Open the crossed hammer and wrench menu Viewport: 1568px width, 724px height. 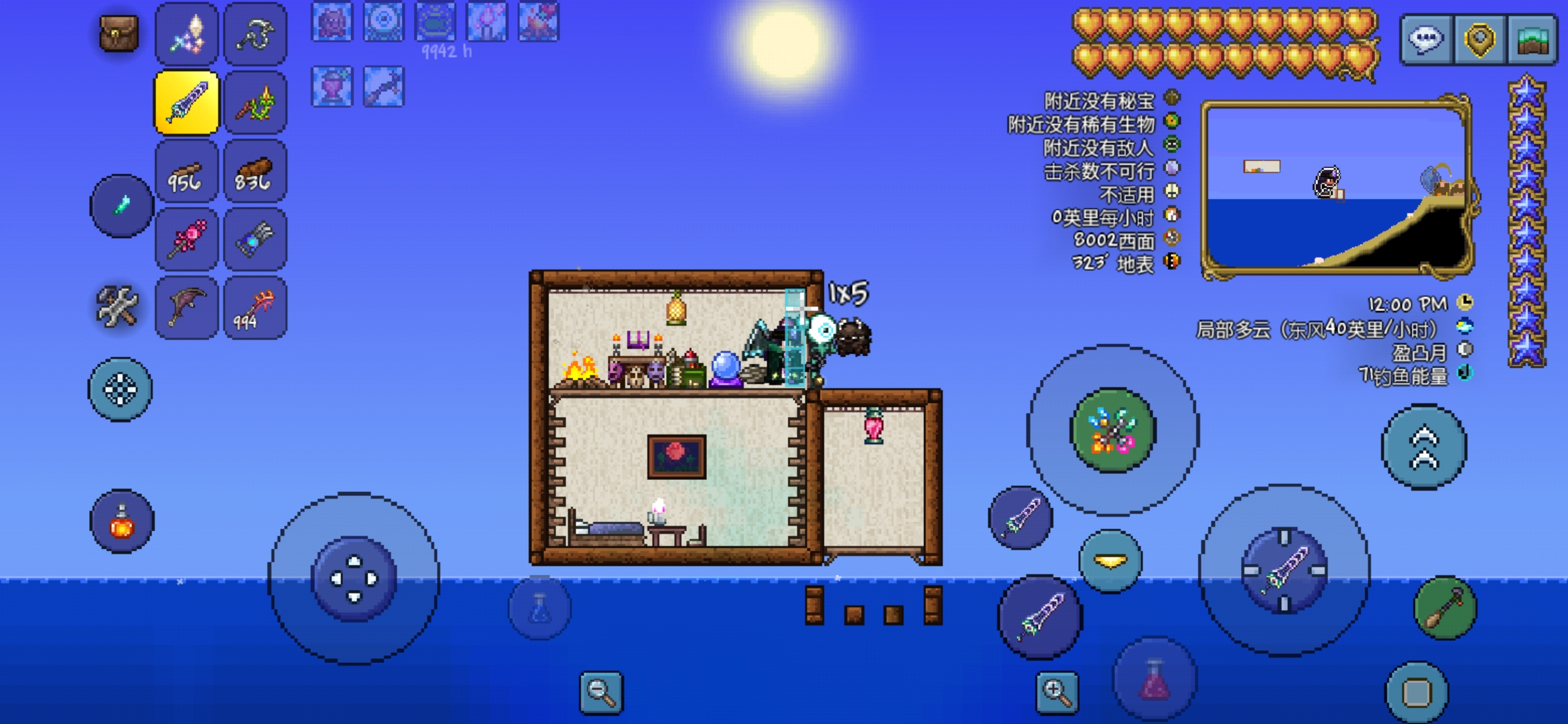click(117, 307)
